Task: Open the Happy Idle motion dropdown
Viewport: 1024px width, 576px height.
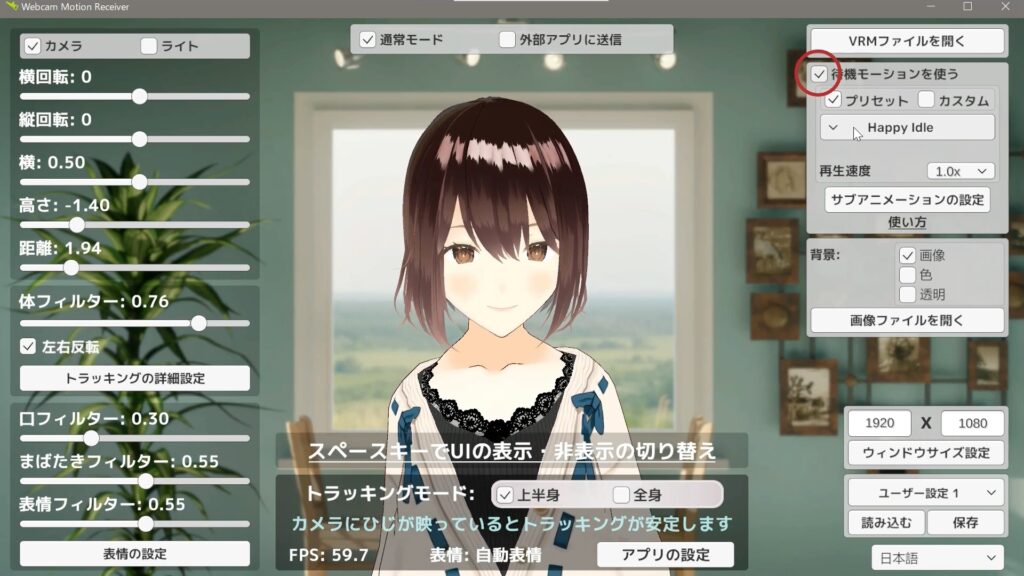Action: [x=907, y=128]
